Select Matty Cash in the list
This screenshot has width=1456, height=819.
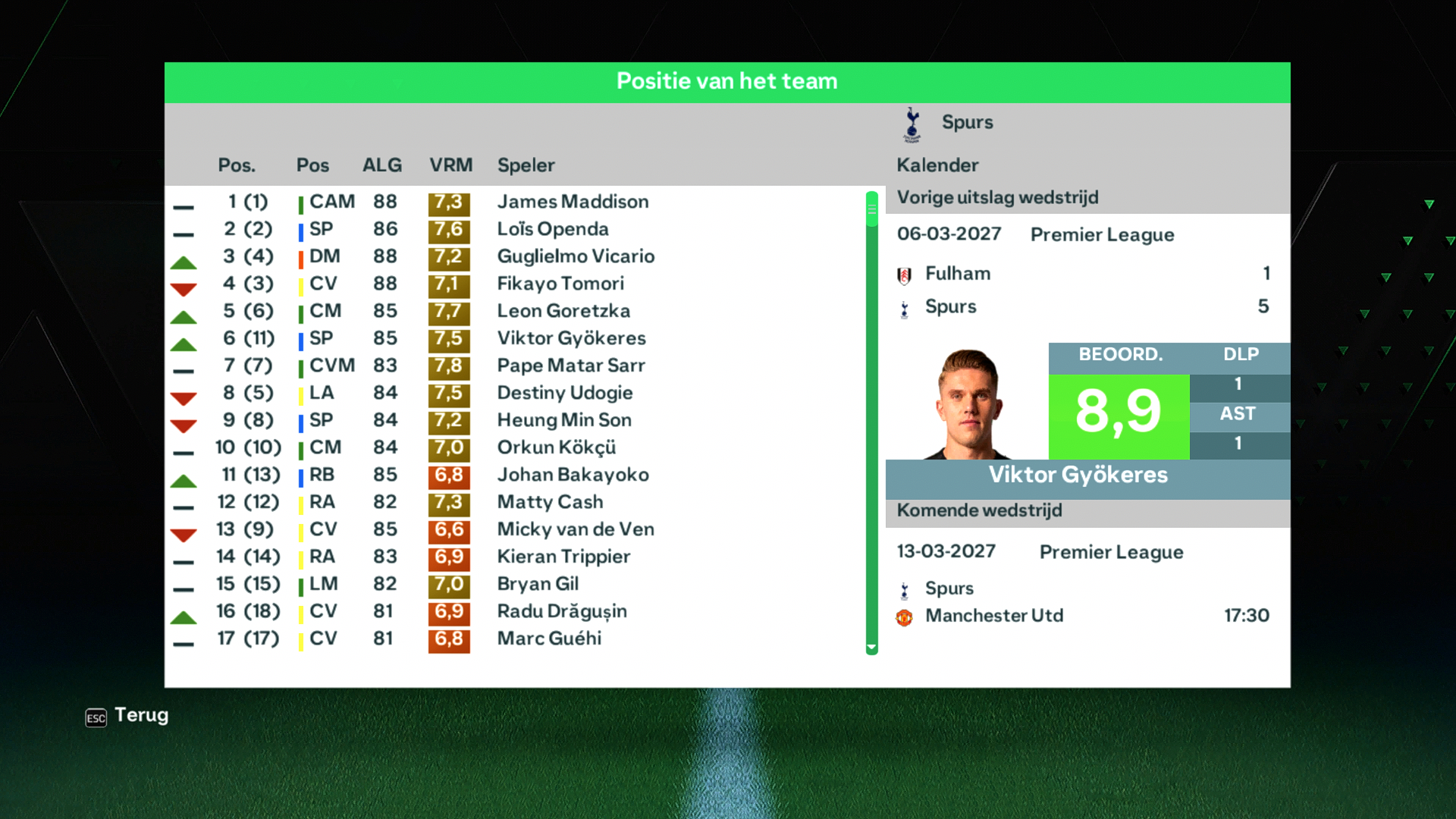550,502
